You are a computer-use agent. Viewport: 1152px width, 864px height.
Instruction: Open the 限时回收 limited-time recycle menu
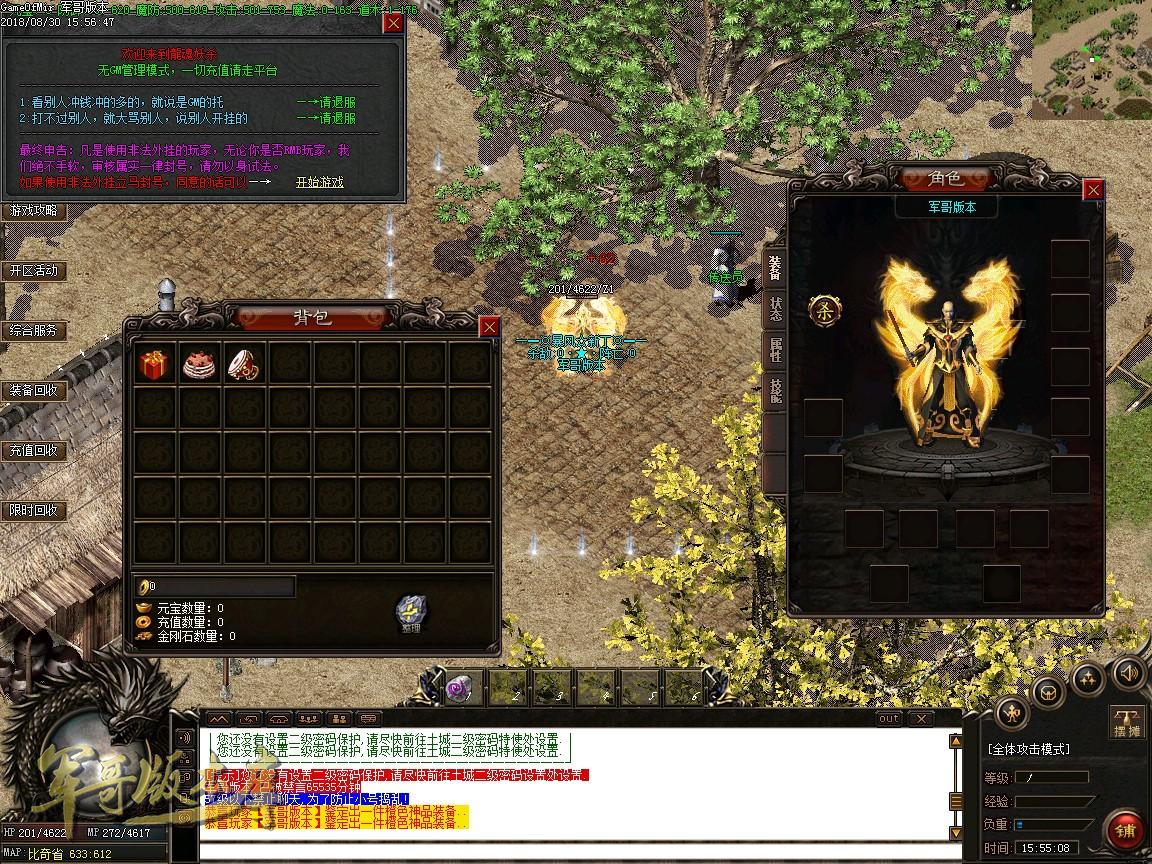coord(34,511)
